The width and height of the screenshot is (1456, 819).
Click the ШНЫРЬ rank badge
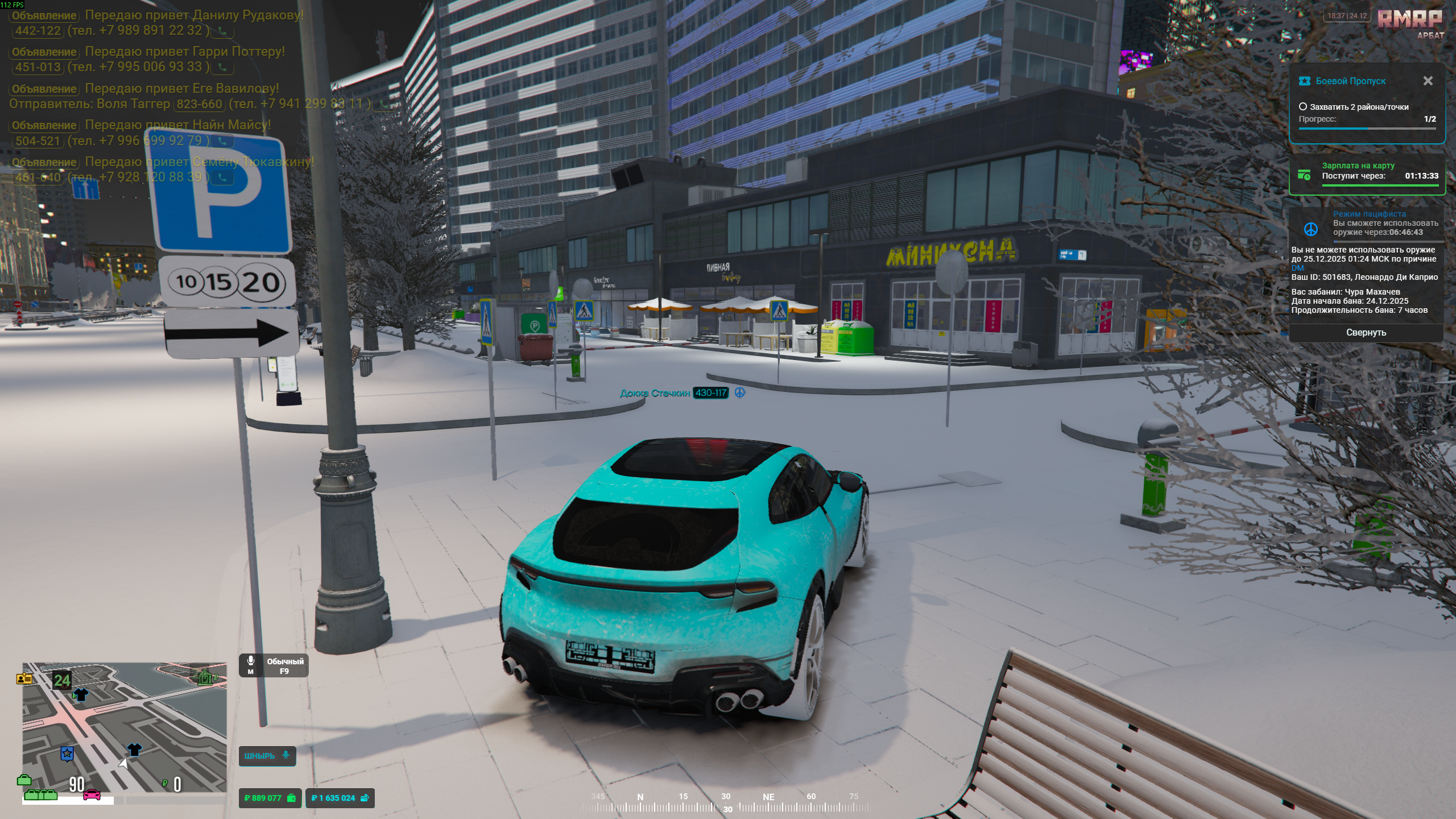click(x=267, y=756)
